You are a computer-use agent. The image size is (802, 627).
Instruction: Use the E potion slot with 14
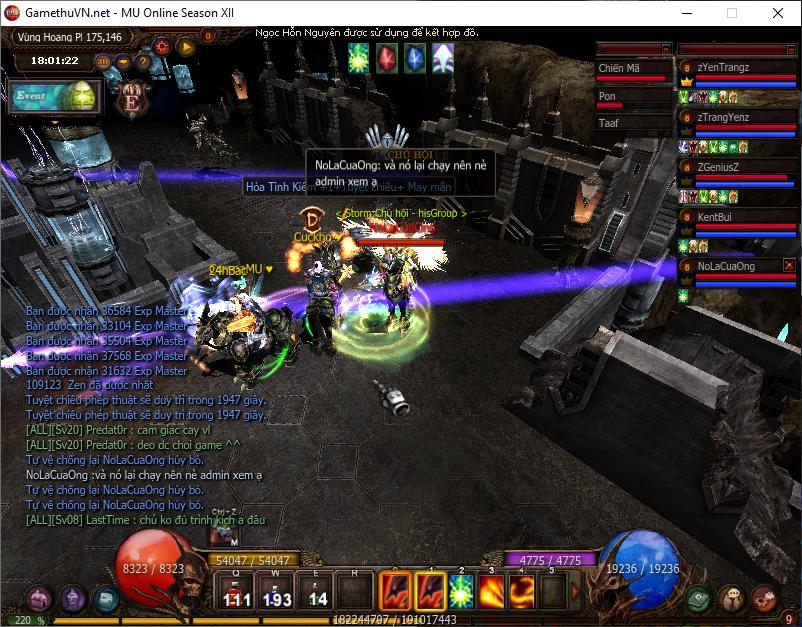coord(317,589)
